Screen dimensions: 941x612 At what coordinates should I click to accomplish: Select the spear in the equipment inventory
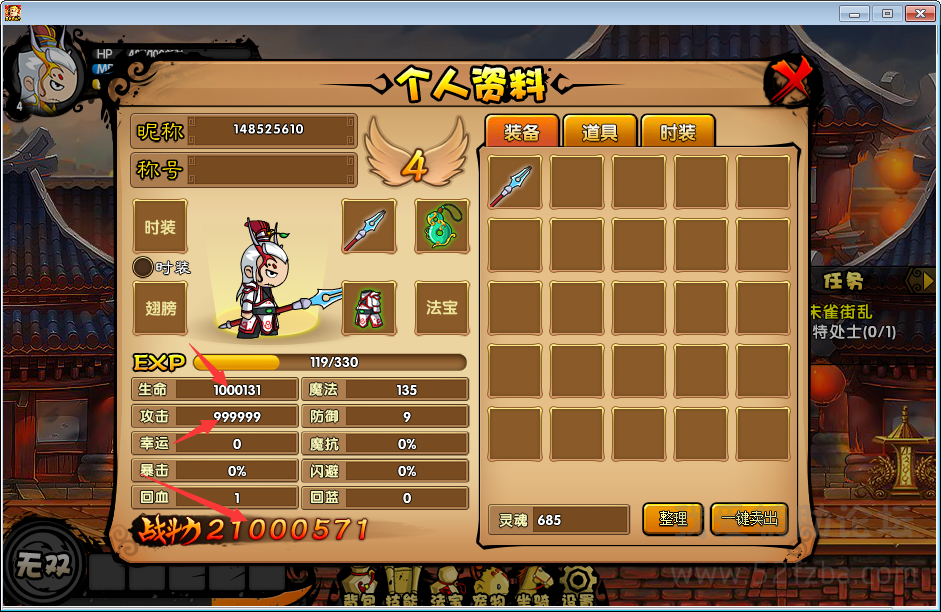(515, 182)
